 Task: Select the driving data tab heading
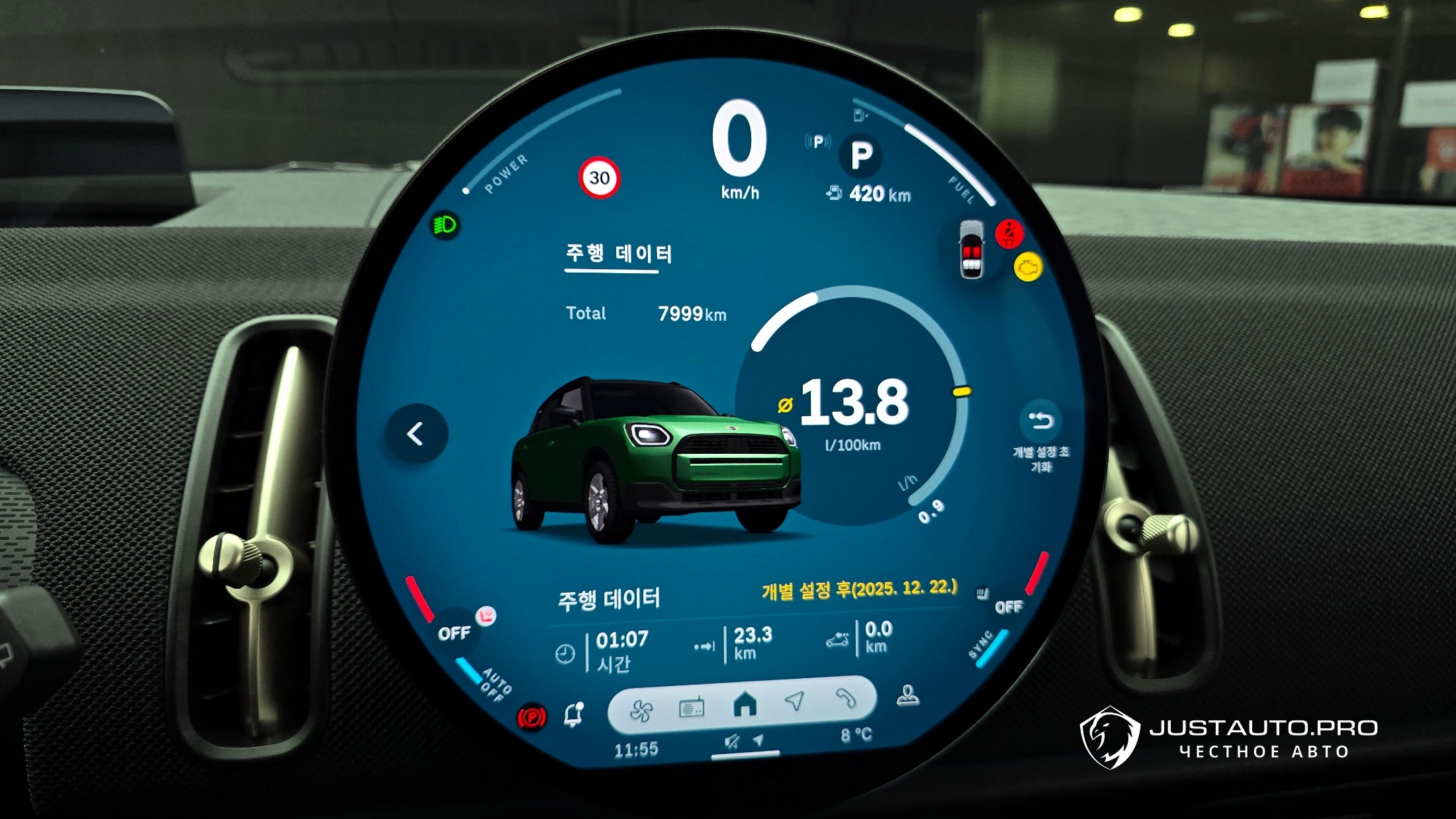click(618, 254)
